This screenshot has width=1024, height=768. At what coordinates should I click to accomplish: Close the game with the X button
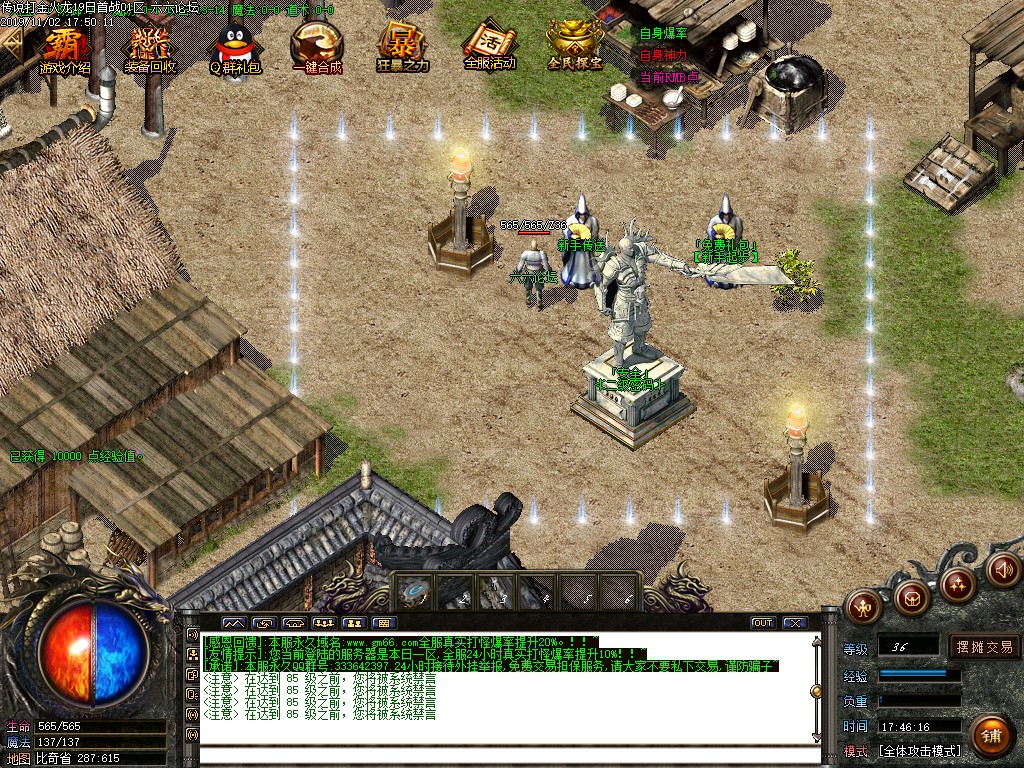(x=795, y=623)
